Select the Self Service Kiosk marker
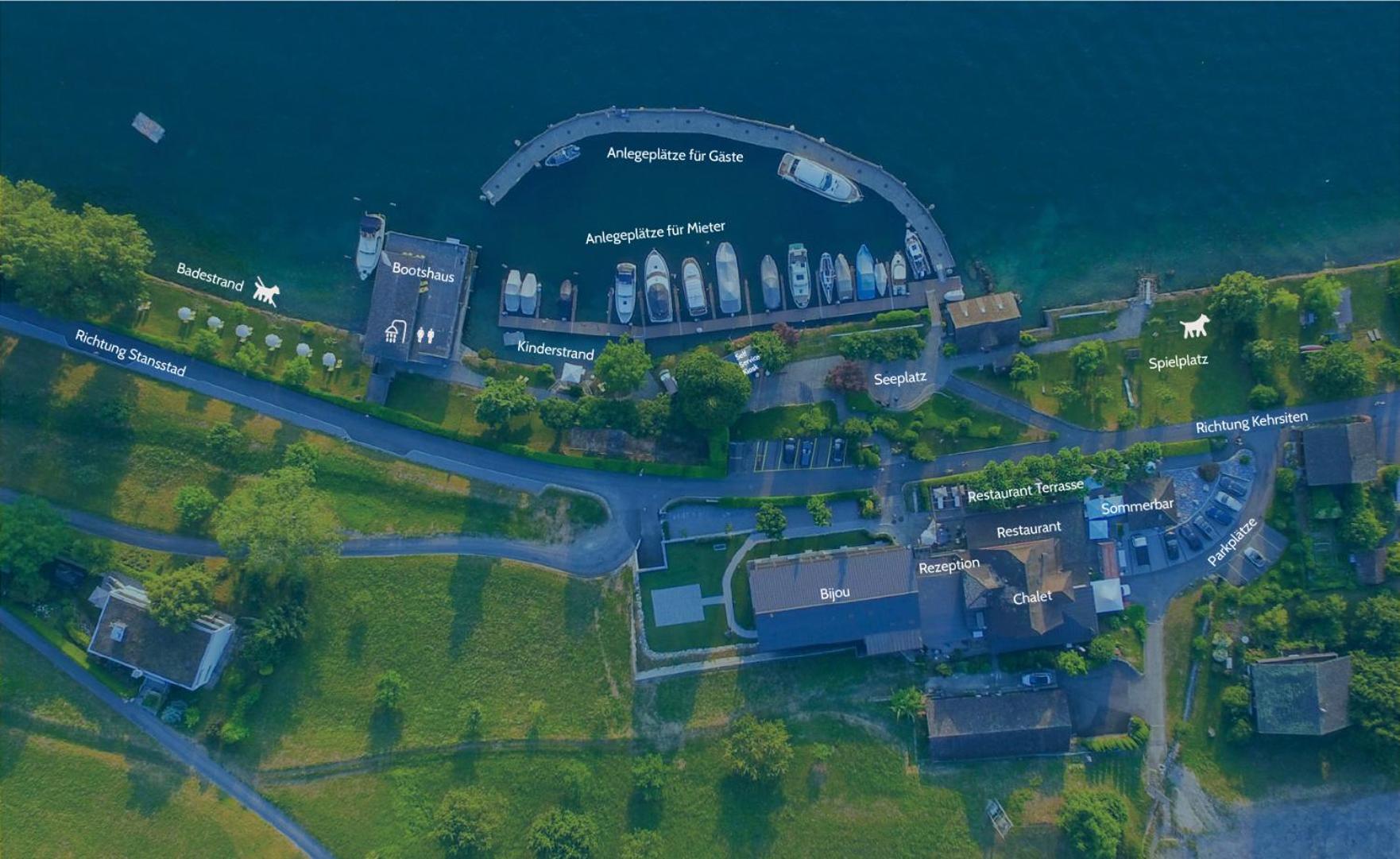This screenshot has height=859, width=1400. 747,362
